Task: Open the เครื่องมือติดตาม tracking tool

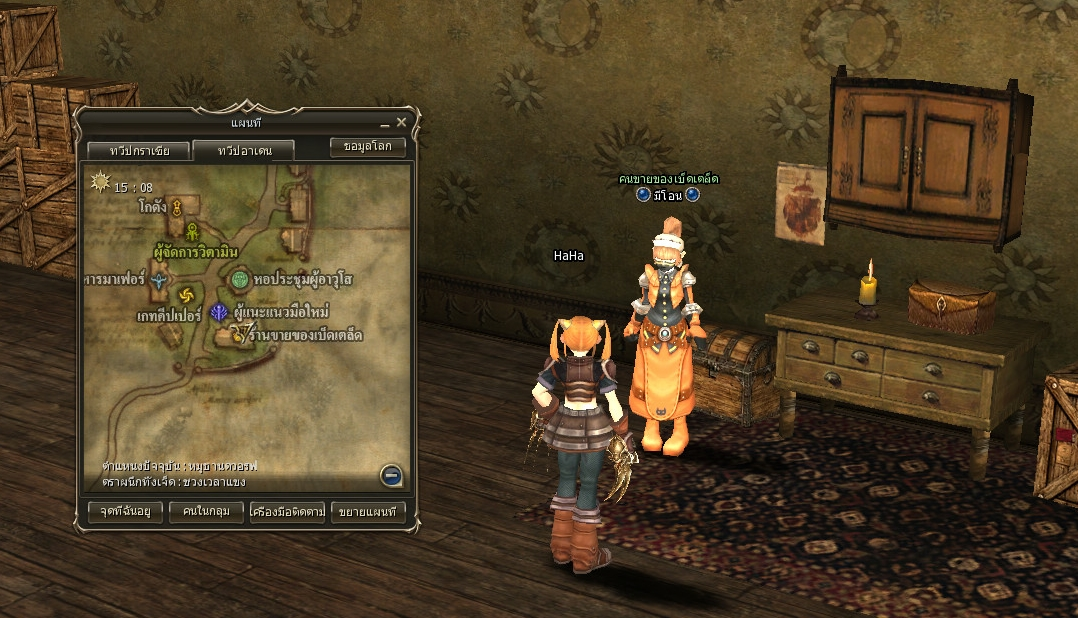Action: coord(288,512)
